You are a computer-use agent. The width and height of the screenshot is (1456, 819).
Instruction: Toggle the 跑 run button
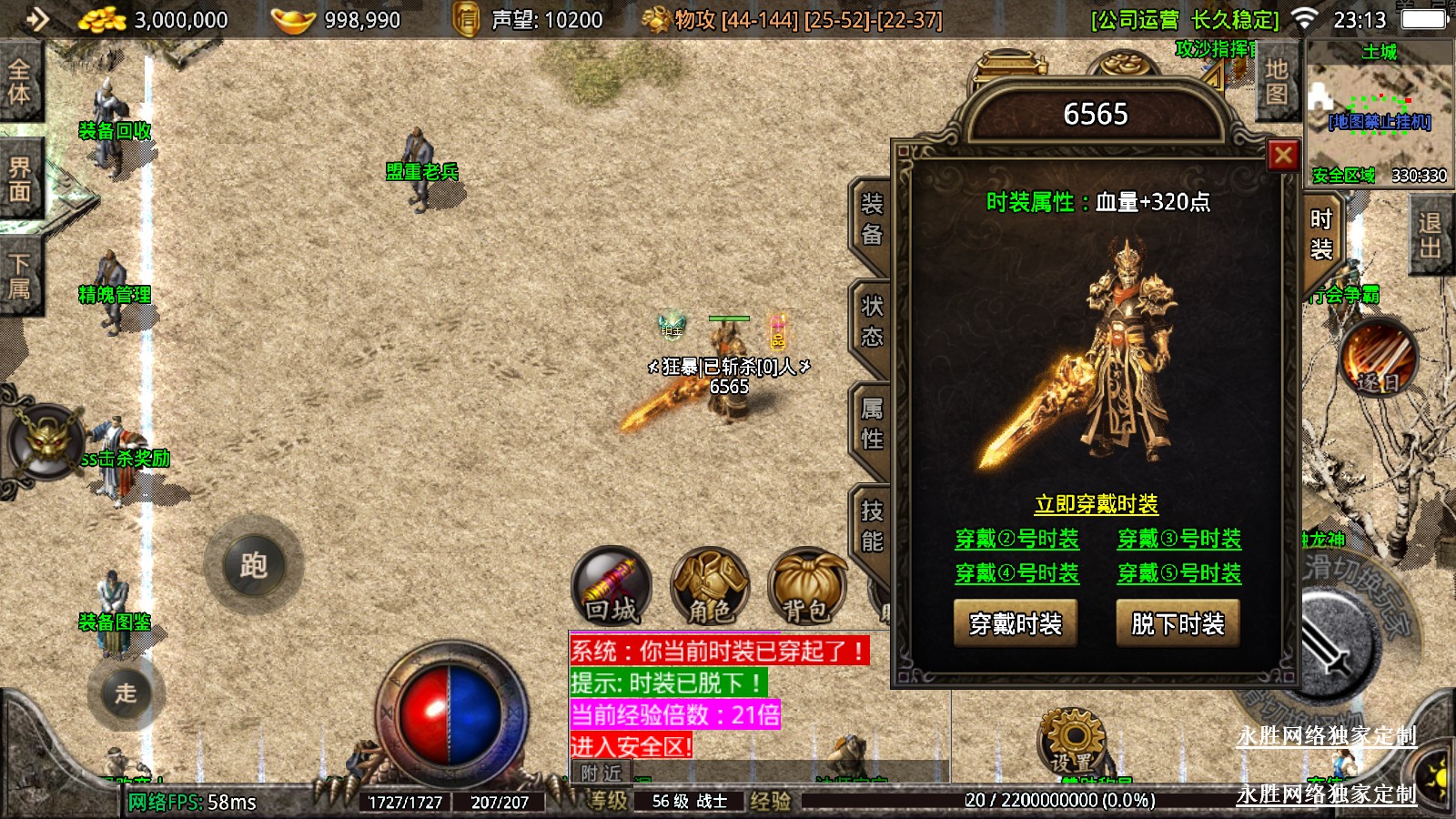(254, 566)
